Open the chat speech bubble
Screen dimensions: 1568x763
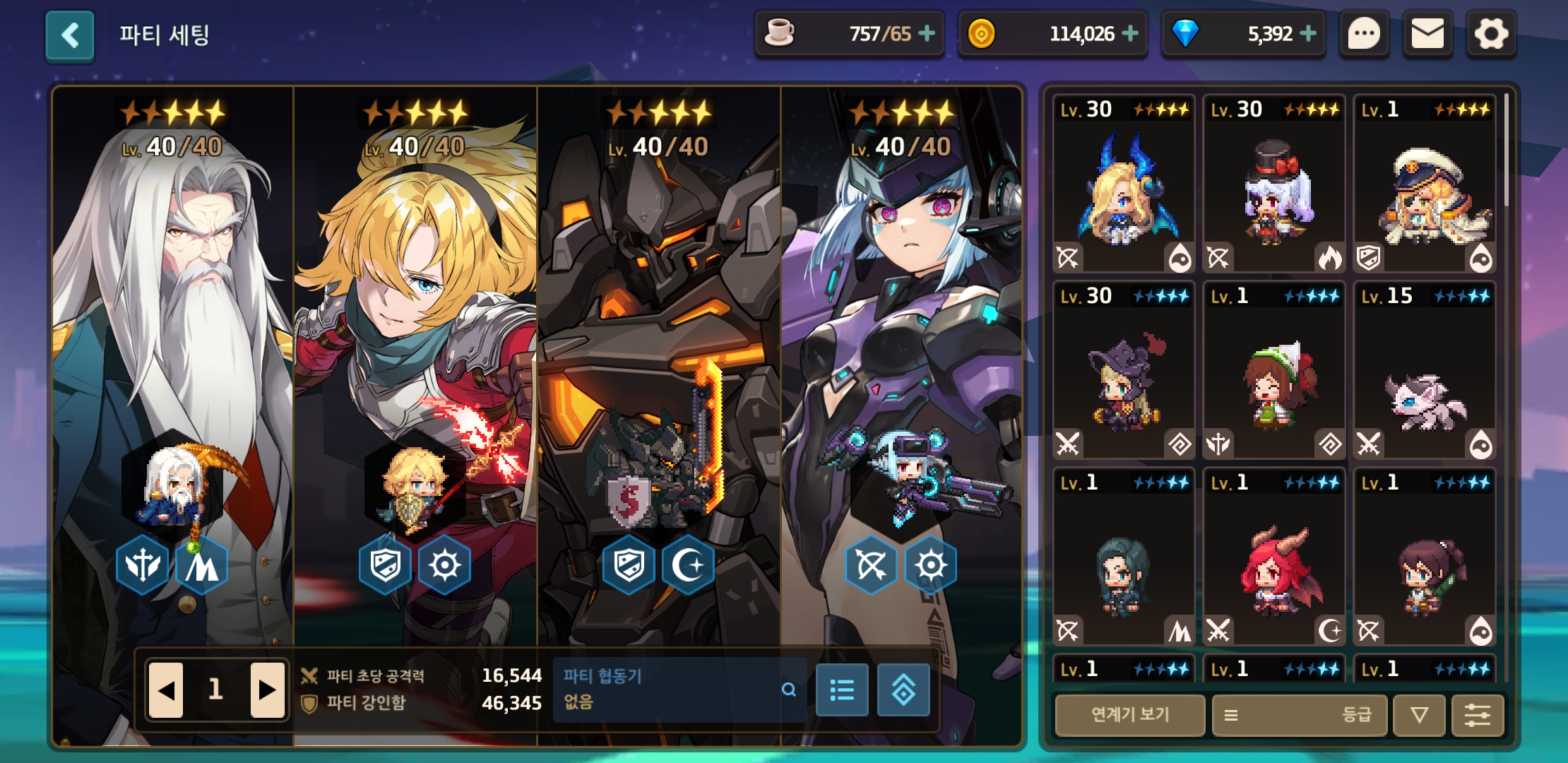point(1364,34)
